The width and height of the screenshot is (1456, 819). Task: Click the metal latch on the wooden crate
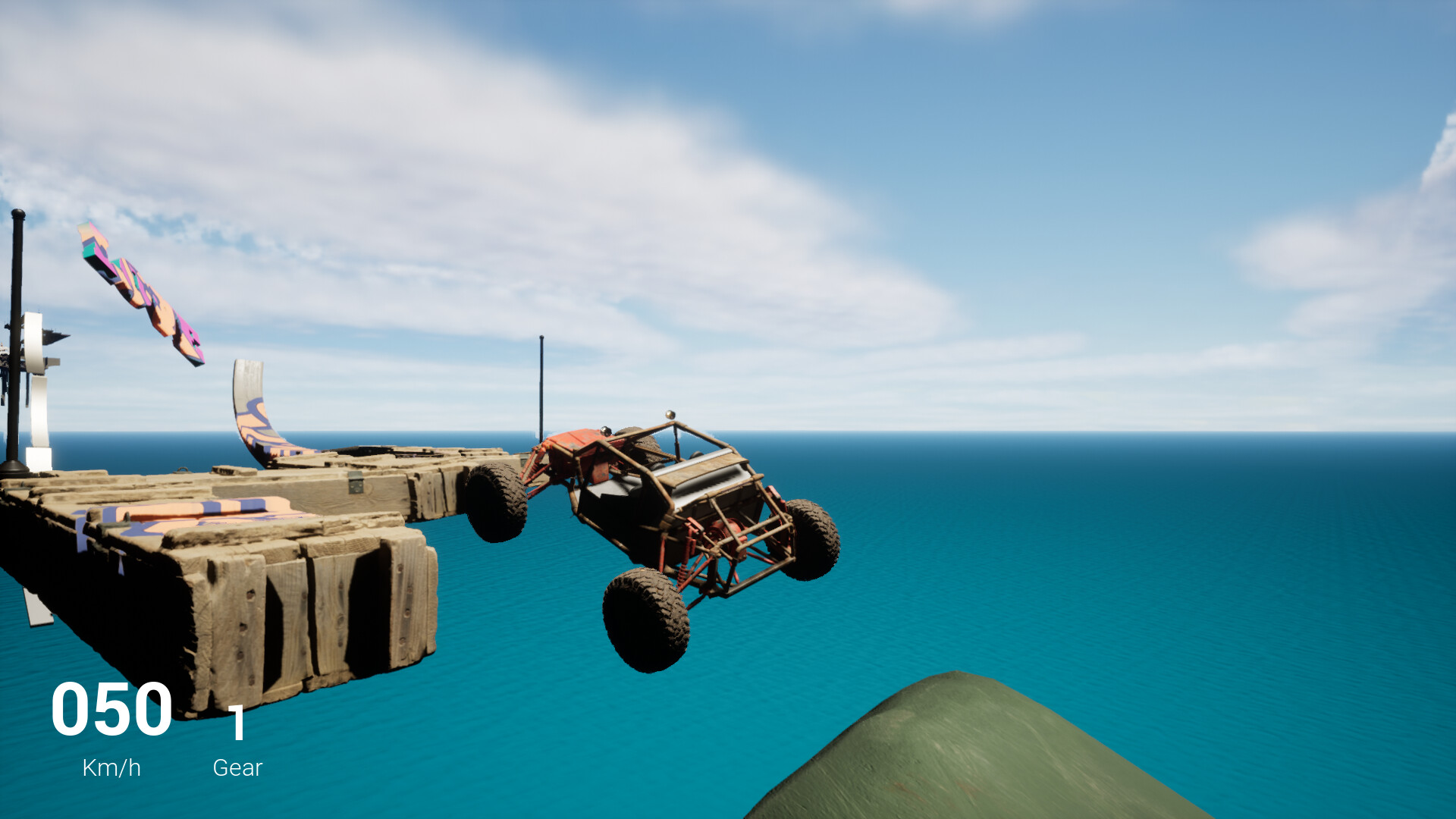point(356,485)
